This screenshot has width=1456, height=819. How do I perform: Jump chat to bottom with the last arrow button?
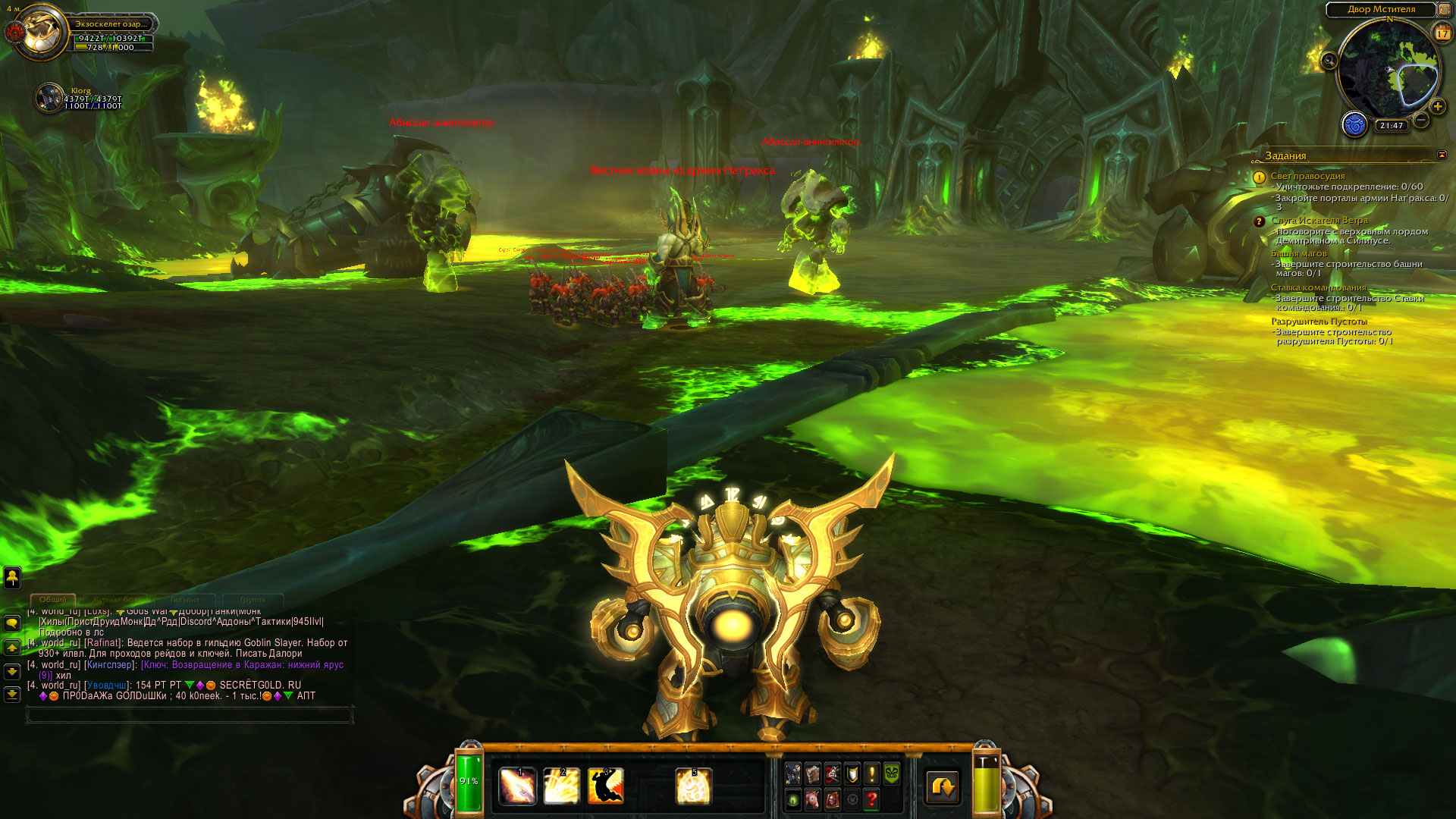point(12,694)
